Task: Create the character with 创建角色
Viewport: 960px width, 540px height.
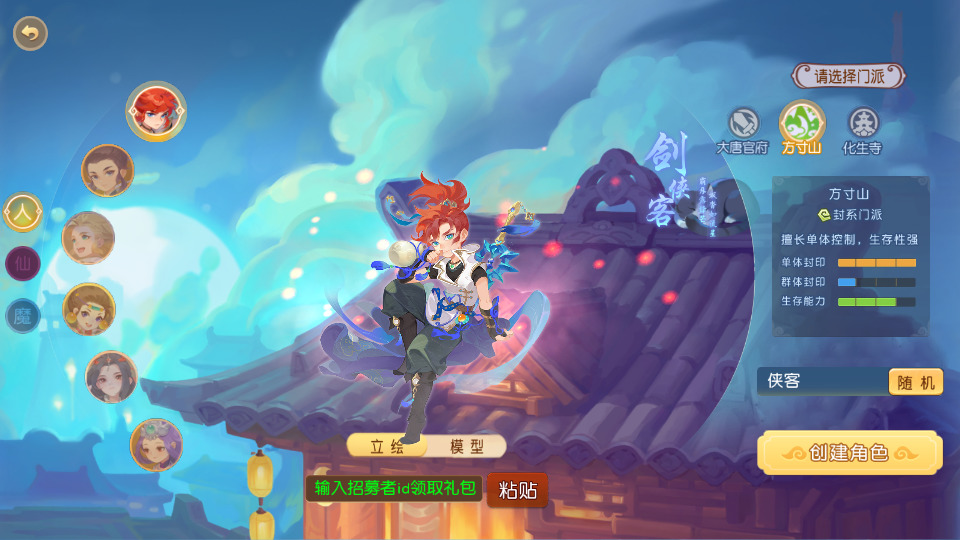Action: click(849, 453)
